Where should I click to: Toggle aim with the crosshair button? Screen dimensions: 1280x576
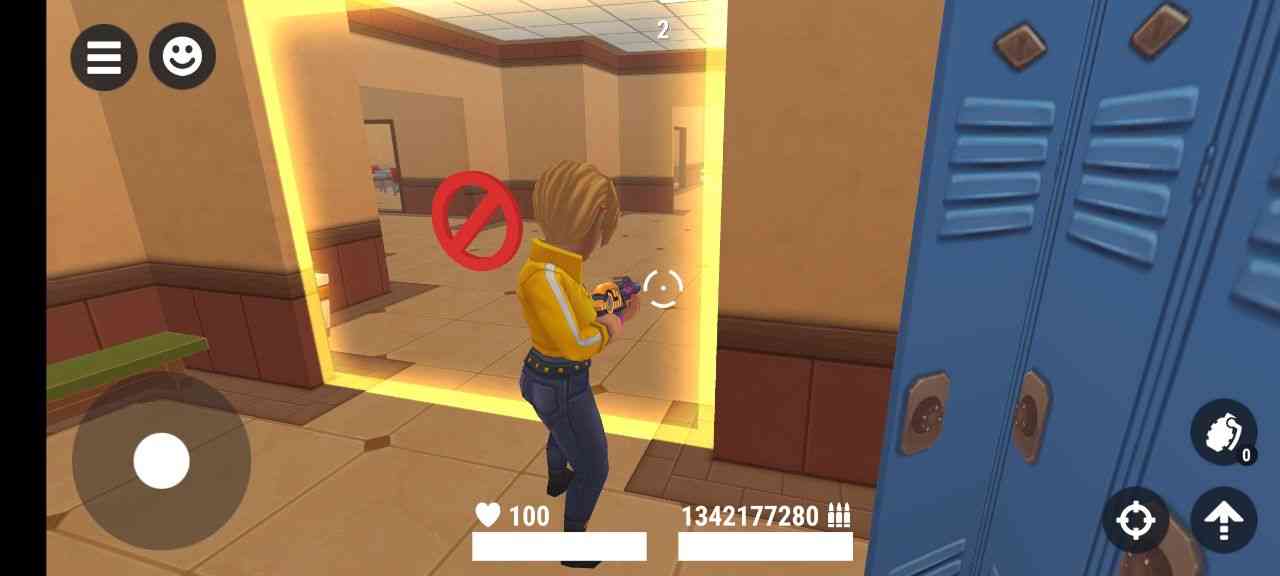point(1135,520)
